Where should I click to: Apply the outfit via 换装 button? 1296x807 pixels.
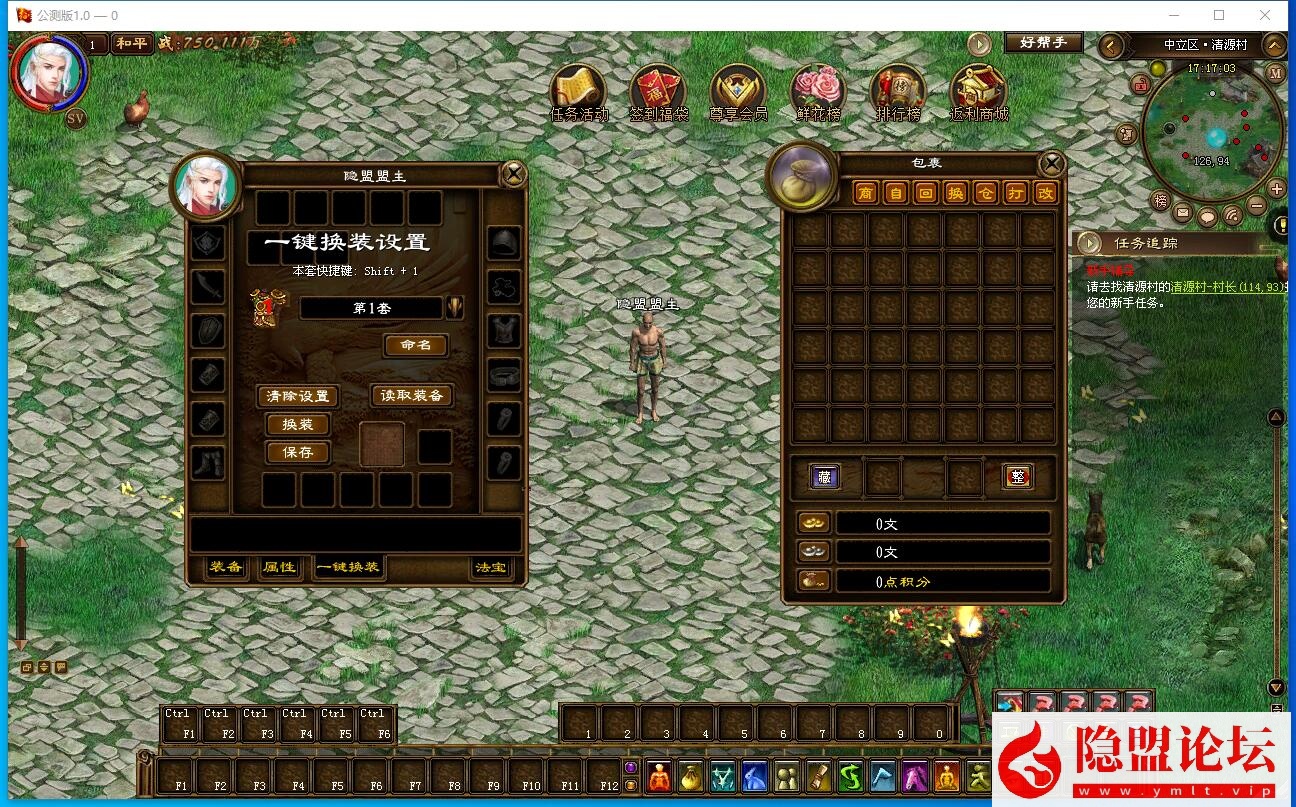[x=298, y=424]
